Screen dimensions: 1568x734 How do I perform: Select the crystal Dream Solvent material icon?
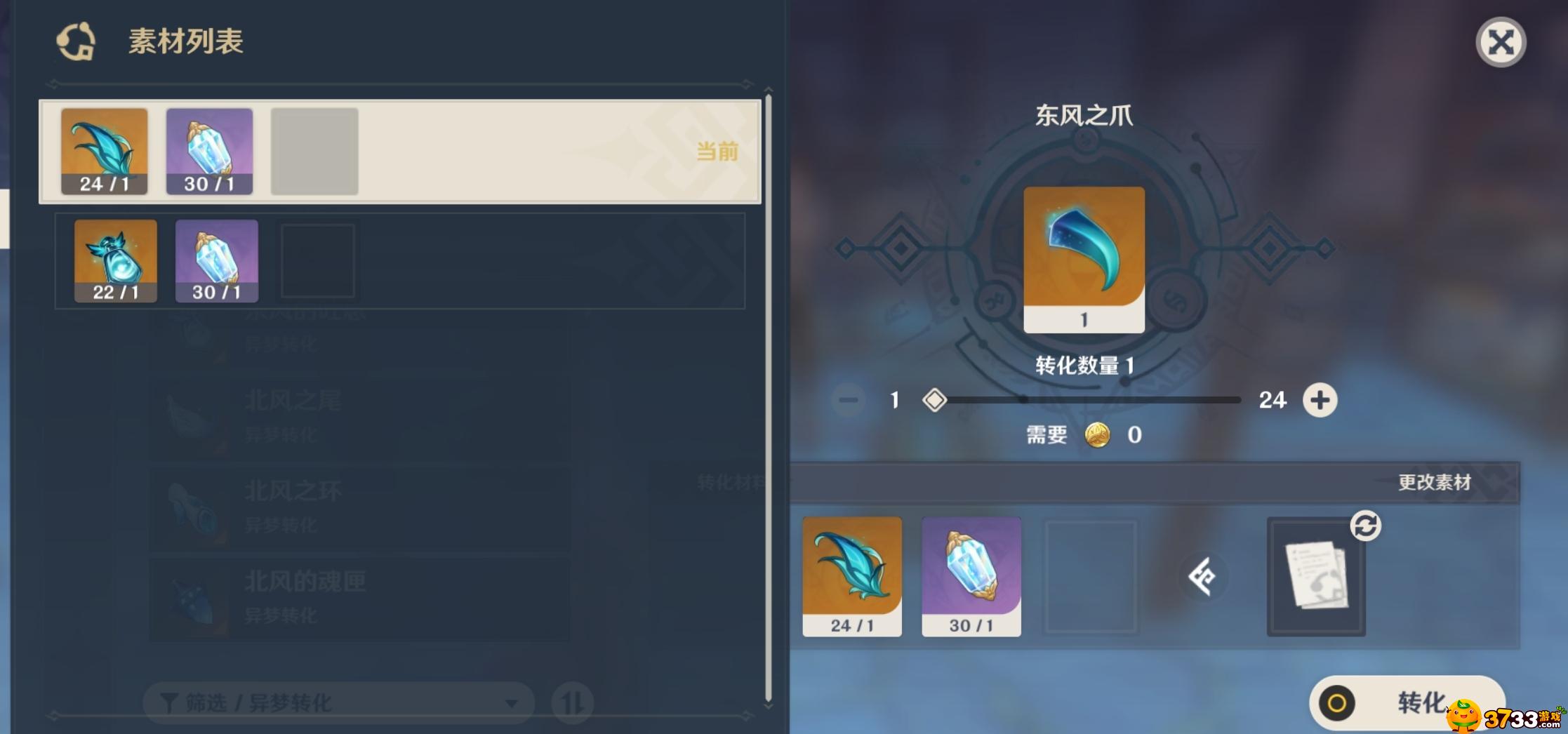210,151
